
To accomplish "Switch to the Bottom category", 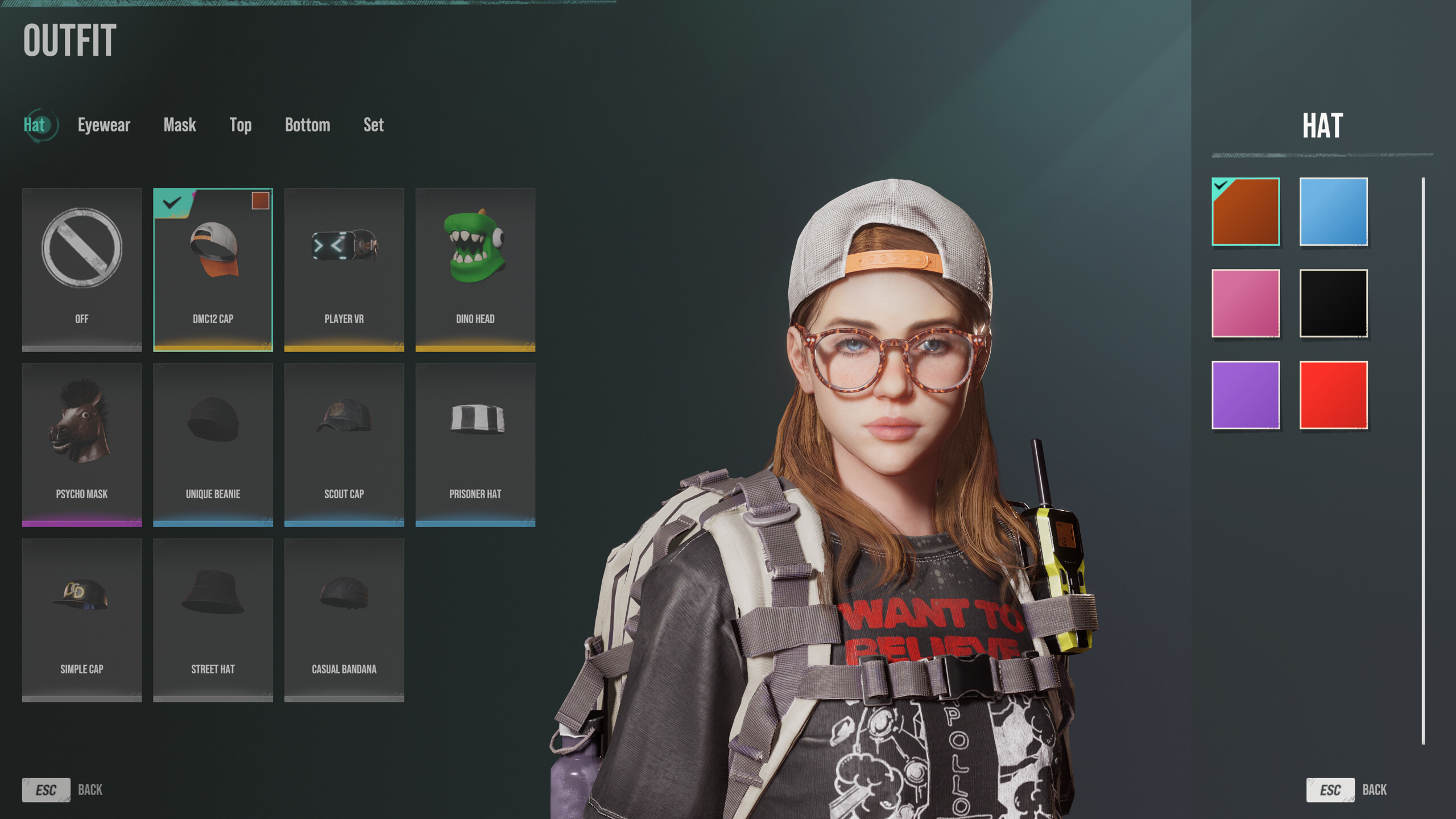I will [308, 125].
